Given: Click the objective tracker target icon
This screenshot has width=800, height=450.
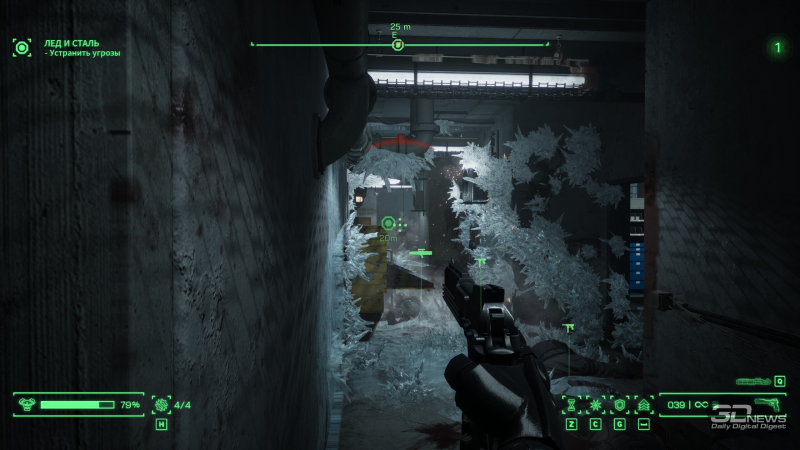Looking at the screenshot, I should coord(21,46).
